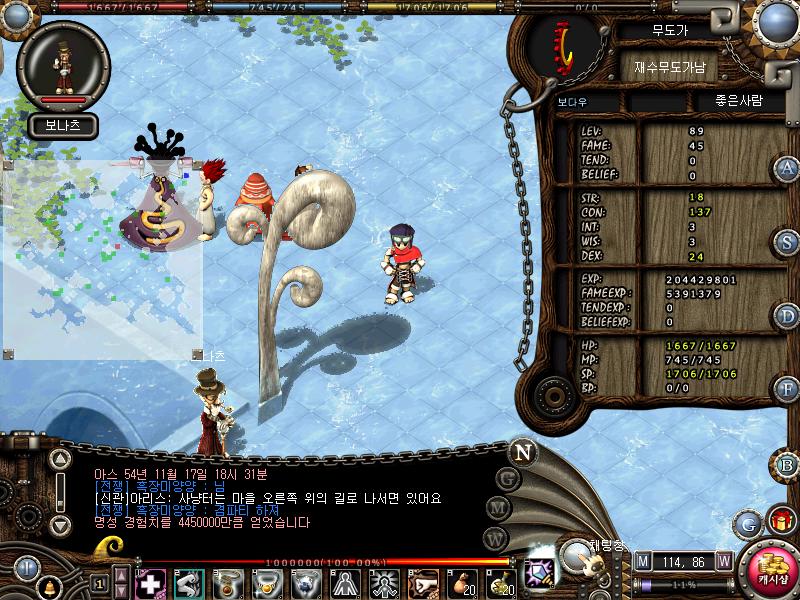The height and width of the screenshot is (600, 800).
Task: Click the golden bell icon
Action: (x=49, y=586)
